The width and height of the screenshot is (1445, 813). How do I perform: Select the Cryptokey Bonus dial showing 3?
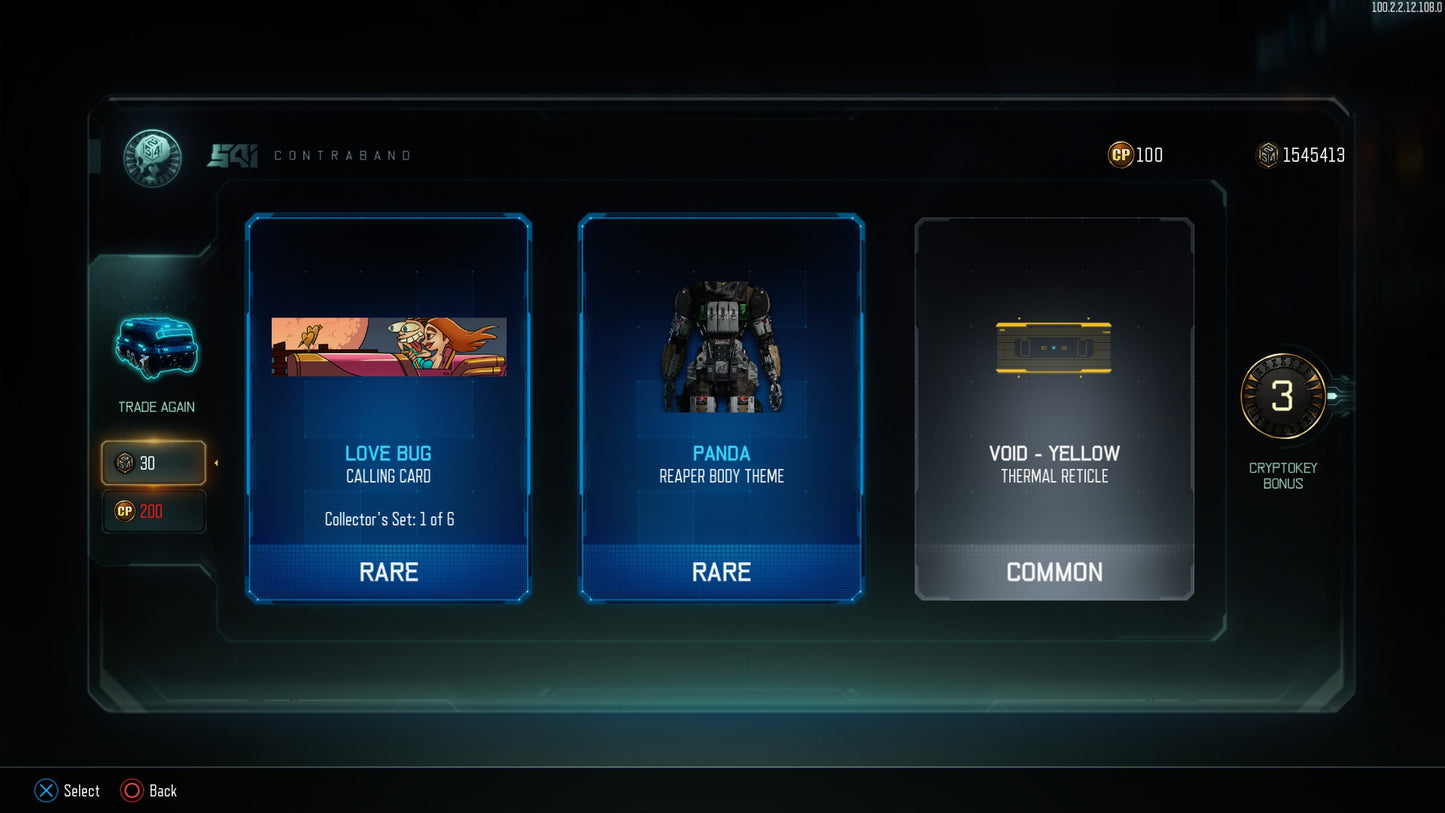pos(1283,395)
